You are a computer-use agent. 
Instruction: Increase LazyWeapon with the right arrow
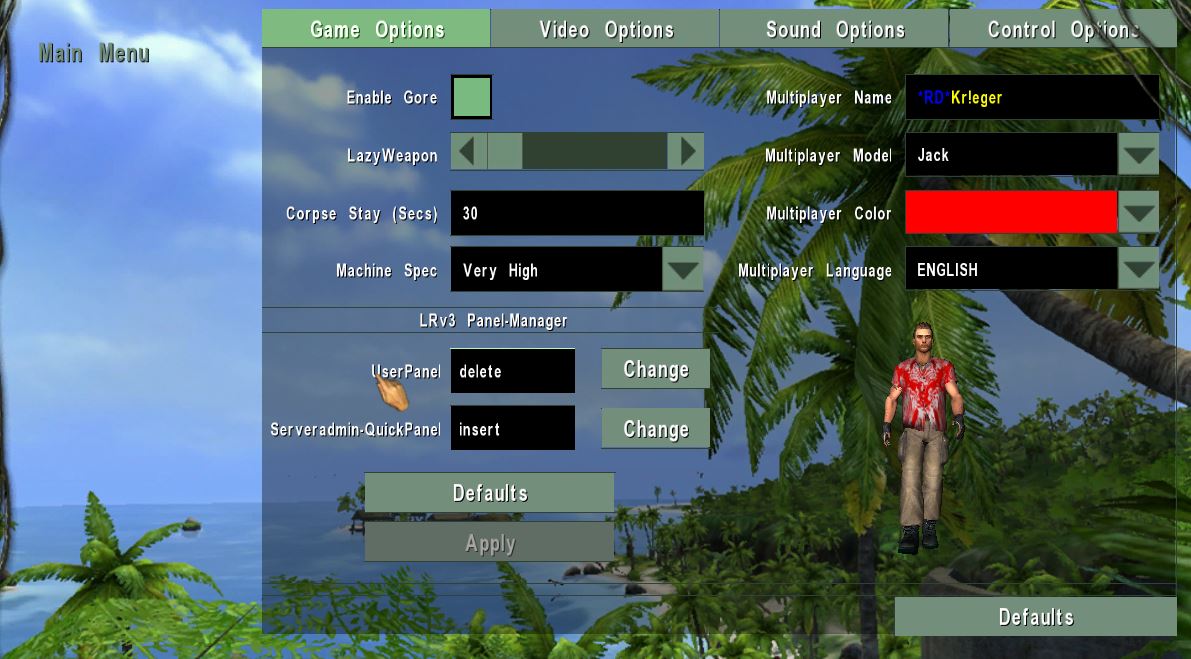(x=686, y=152)
